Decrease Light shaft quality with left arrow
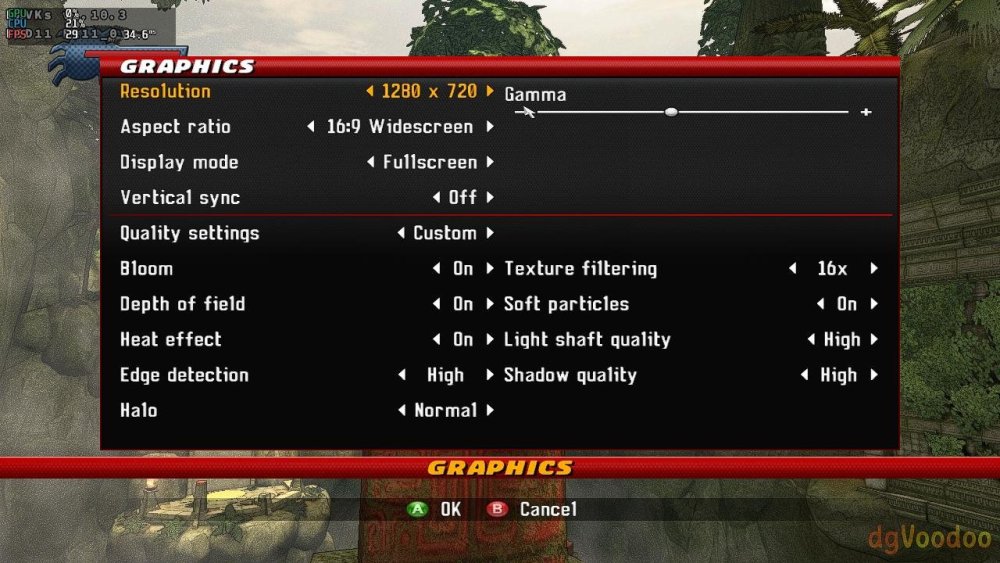This screenshot has height=563, width=1000. (811, 340)
